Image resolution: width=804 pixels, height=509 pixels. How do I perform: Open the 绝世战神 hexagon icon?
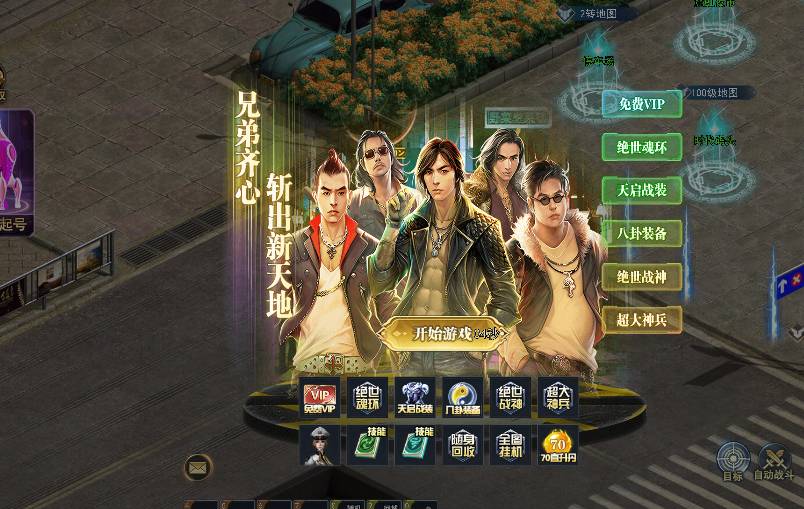(510, 396)
